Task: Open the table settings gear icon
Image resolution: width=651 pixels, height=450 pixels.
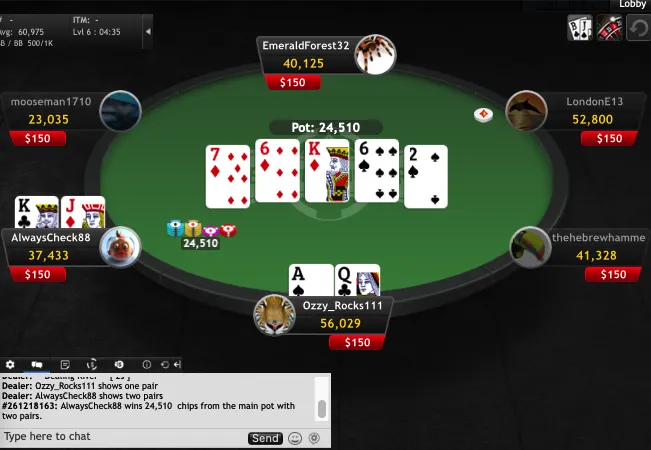Action: [x=11, y=365]
